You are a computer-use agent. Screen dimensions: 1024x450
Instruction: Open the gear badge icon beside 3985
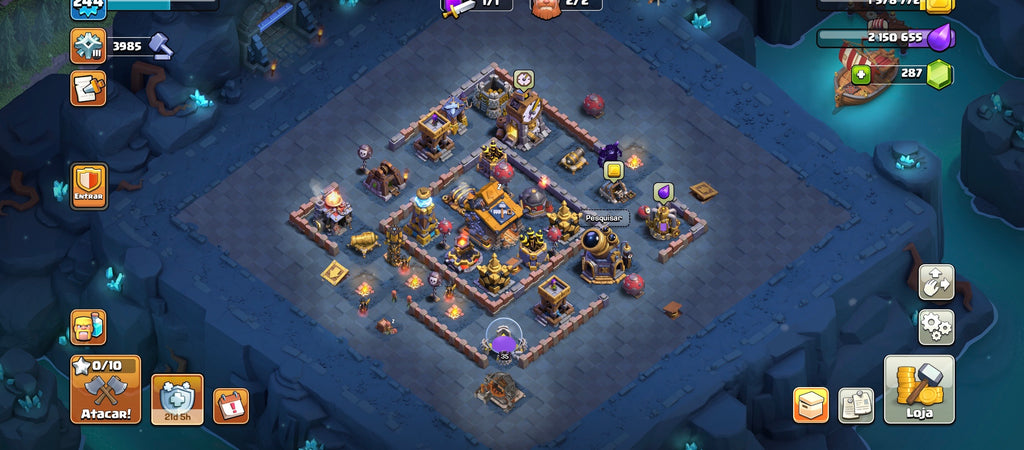tap(87, 45)
